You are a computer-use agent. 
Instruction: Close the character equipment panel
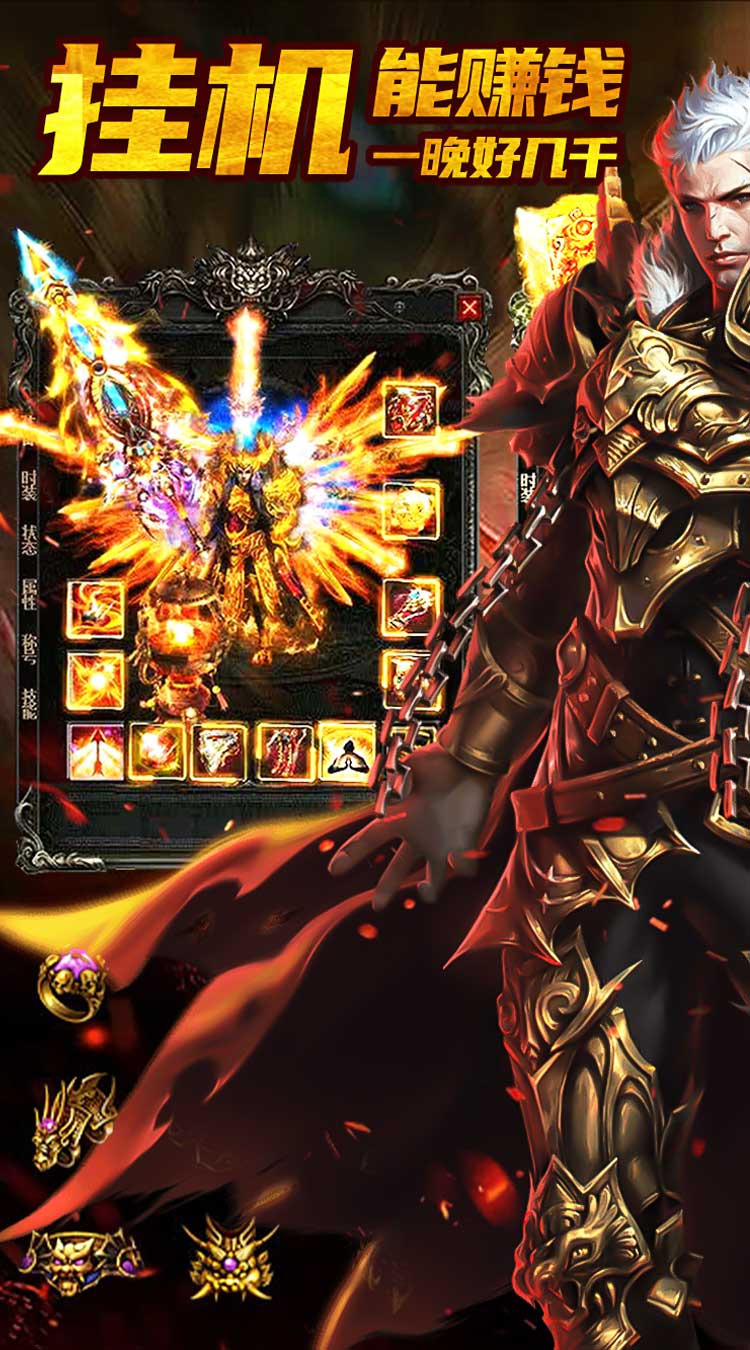tap(469, 309)
